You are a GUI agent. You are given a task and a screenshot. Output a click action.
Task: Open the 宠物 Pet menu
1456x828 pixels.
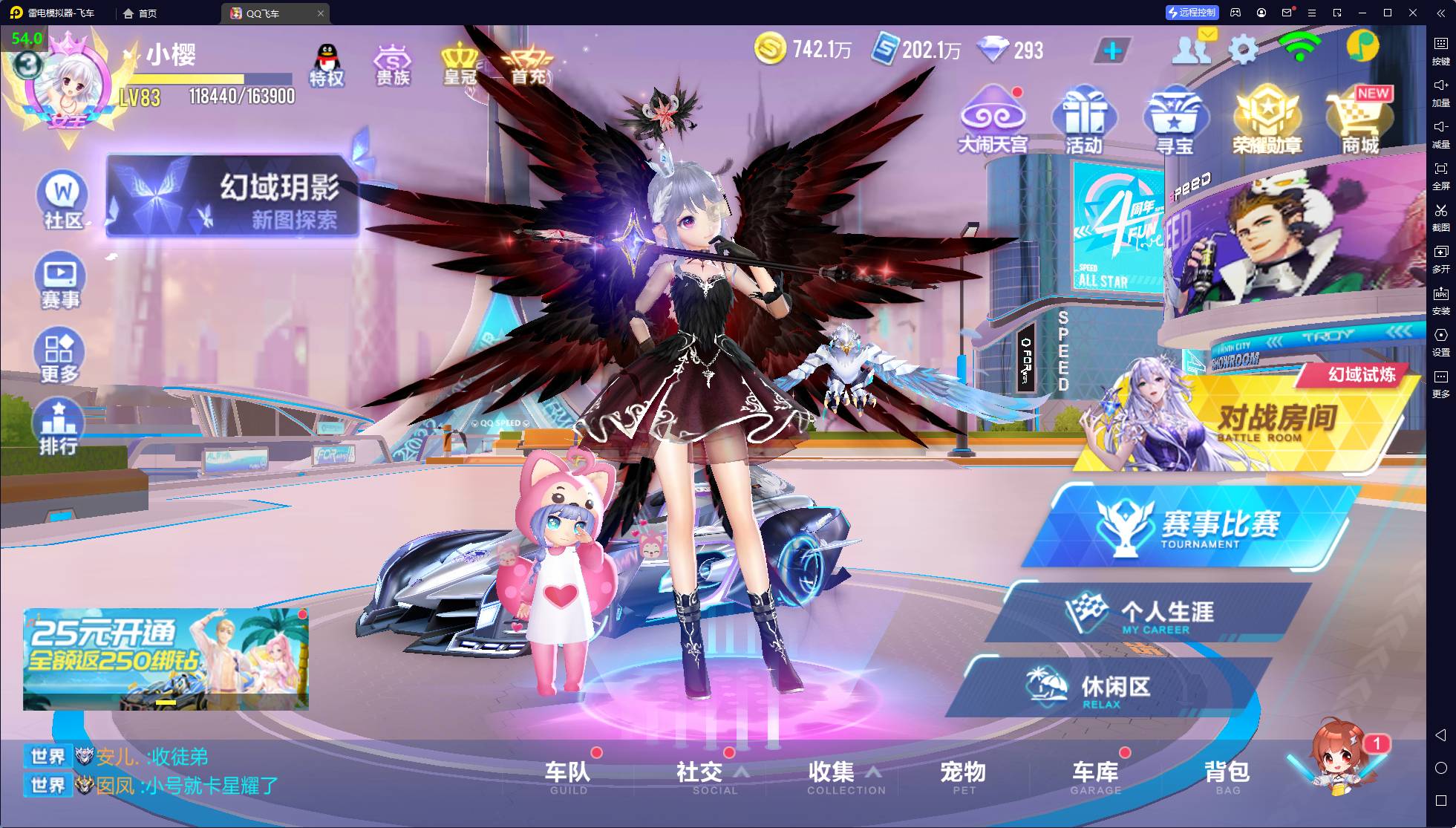(963, 776)
